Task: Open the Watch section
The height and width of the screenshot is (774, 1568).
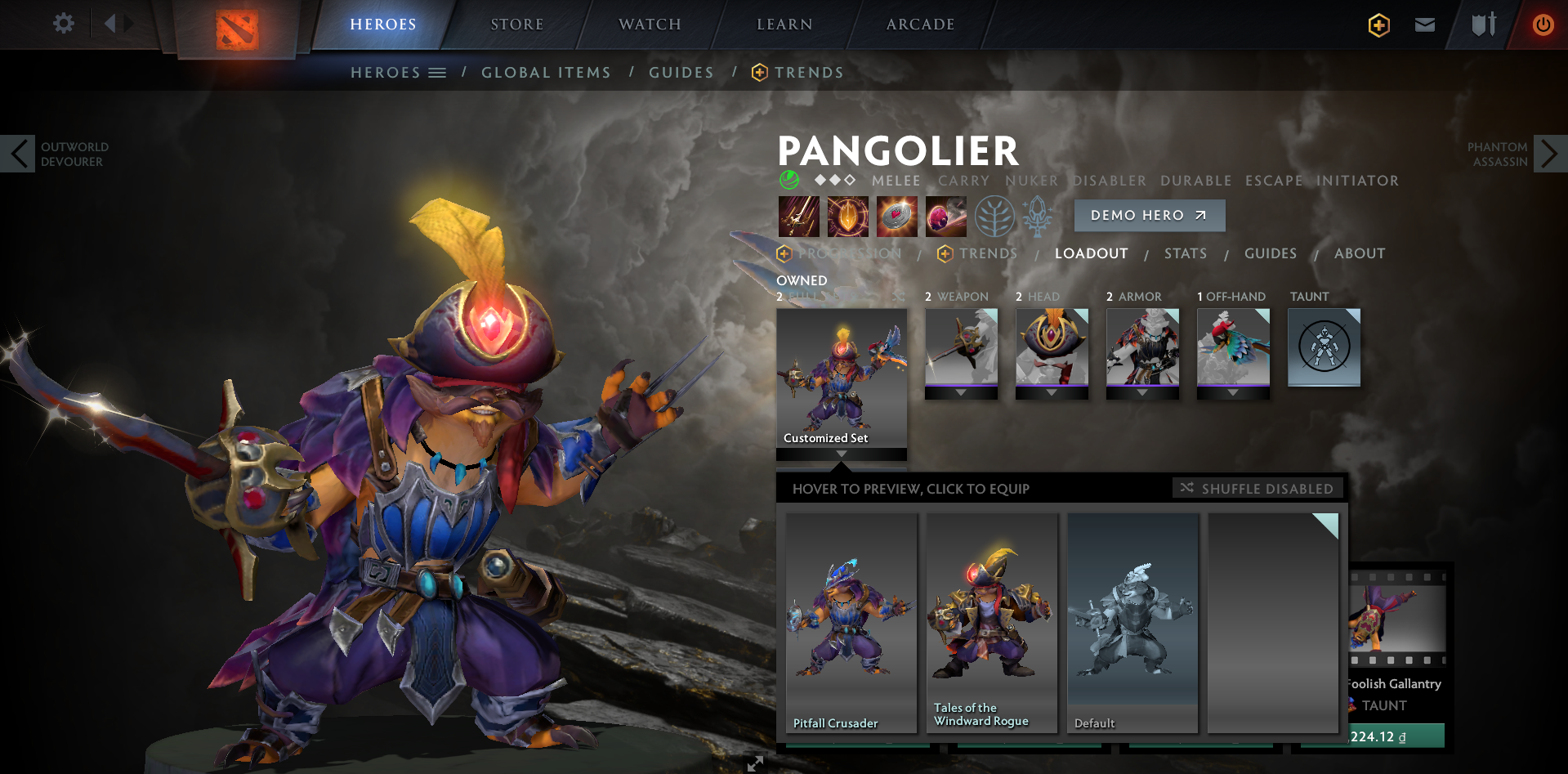Action: pyautogui.click(x=648, y=24)
